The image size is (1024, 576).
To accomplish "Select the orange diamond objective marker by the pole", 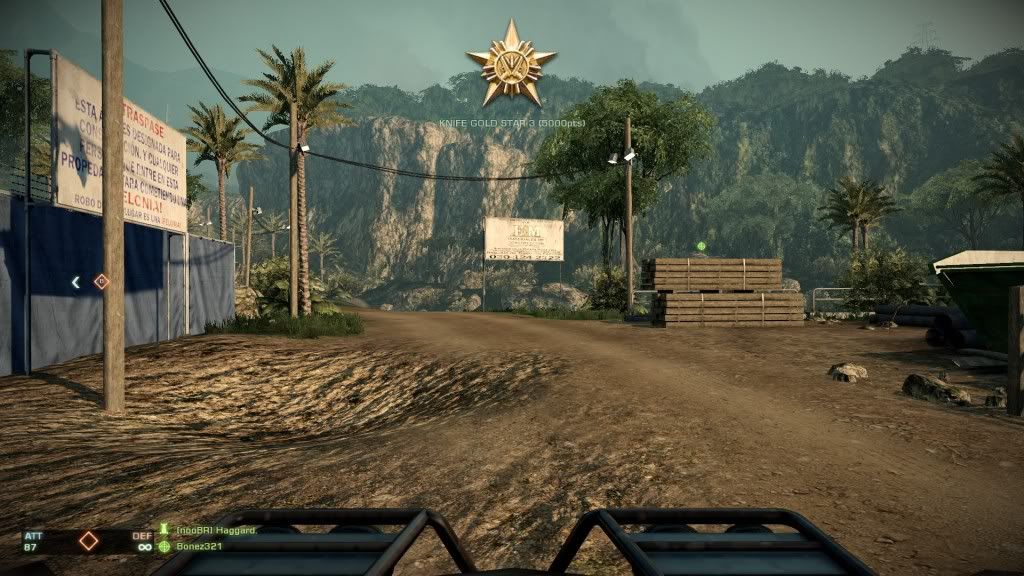I will click(x=100, y=282).
